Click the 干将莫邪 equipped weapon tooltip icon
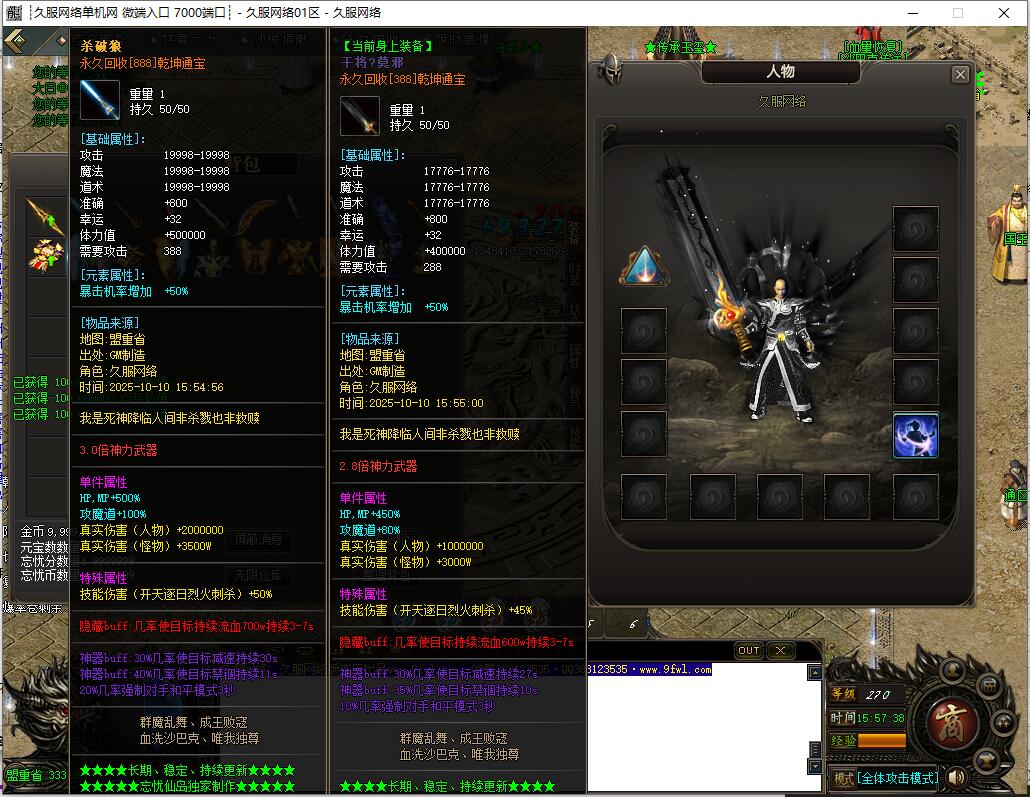1030x797 pixels. 360,116
